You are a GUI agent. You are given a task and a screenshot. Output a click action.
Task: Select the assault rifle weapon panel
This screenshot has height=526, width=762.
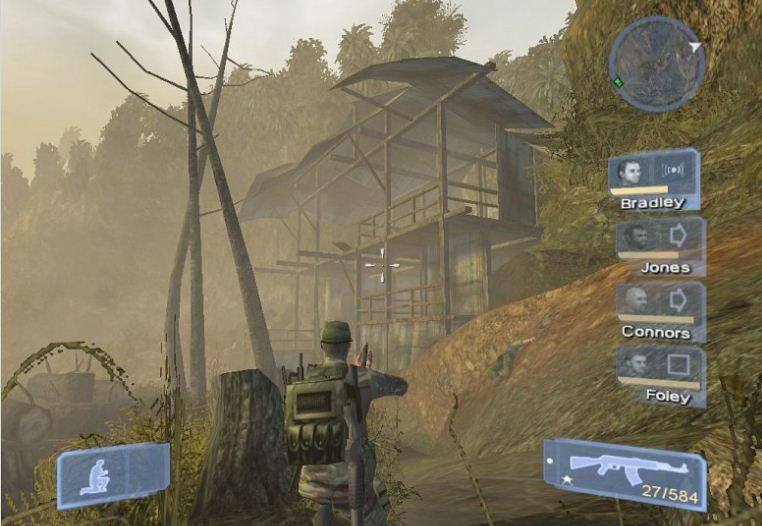(x=625, y=474)
